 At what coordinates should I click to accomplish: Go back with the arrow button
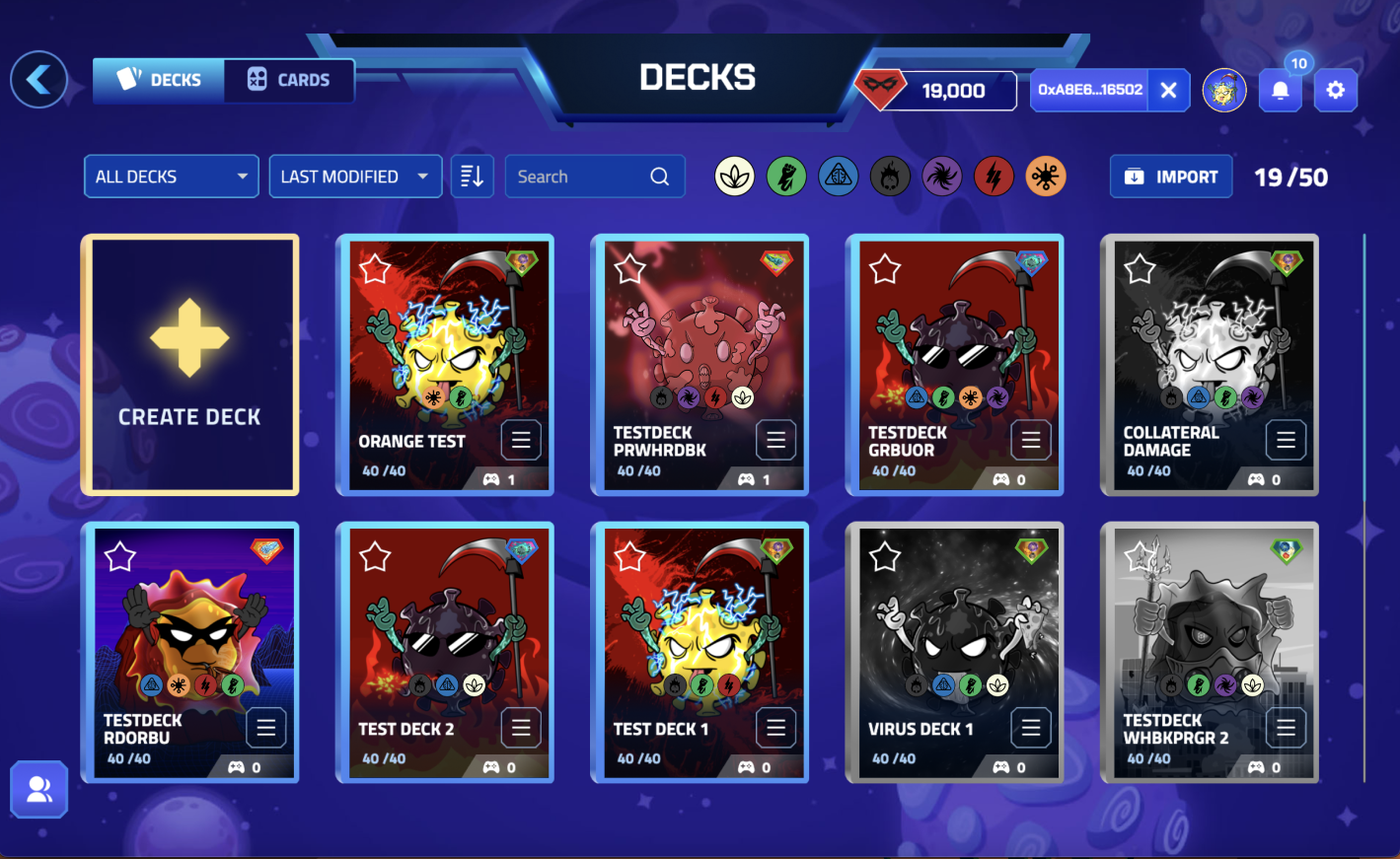(39, 80)
